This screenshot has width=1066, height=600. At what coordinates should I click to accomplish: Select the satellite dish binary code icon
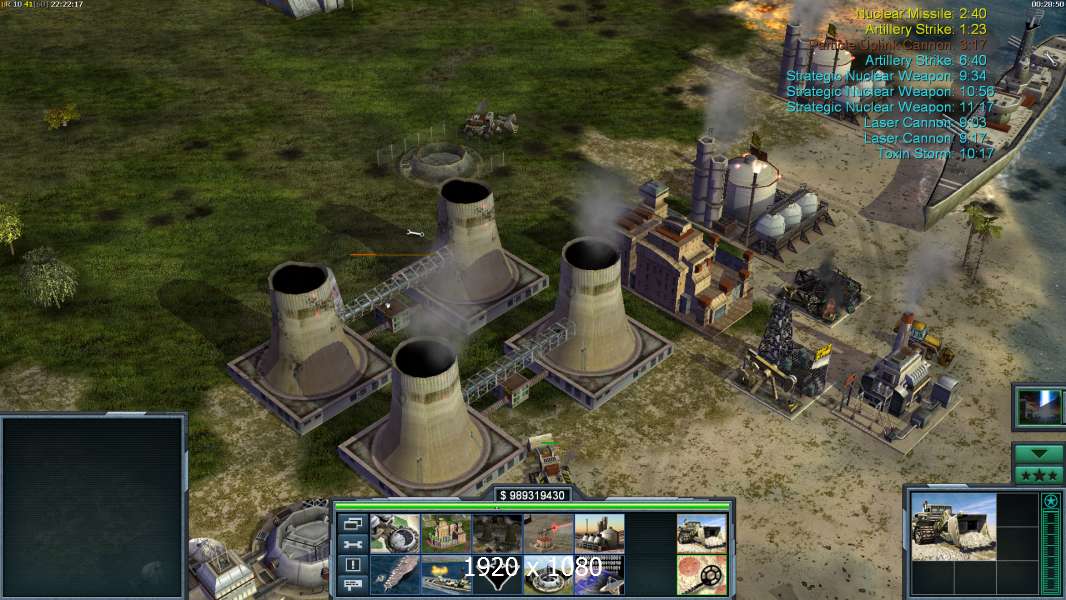[599, 575]
